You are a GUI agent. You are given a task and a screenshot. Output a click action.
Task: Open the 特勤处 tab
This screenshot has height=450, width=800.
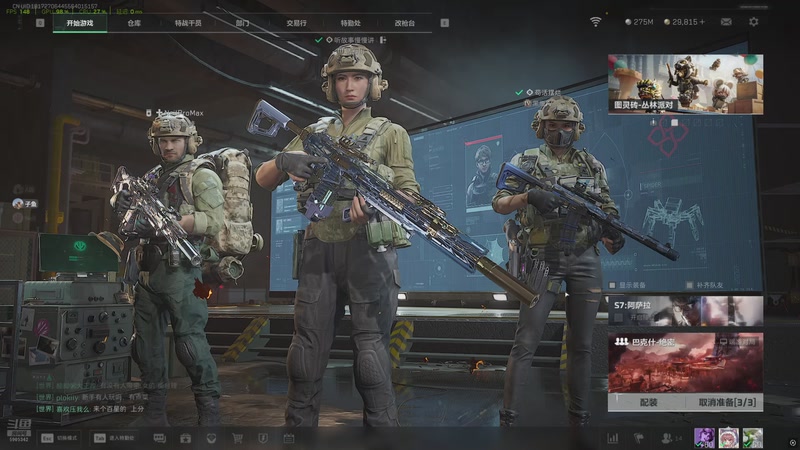(350, 22)
